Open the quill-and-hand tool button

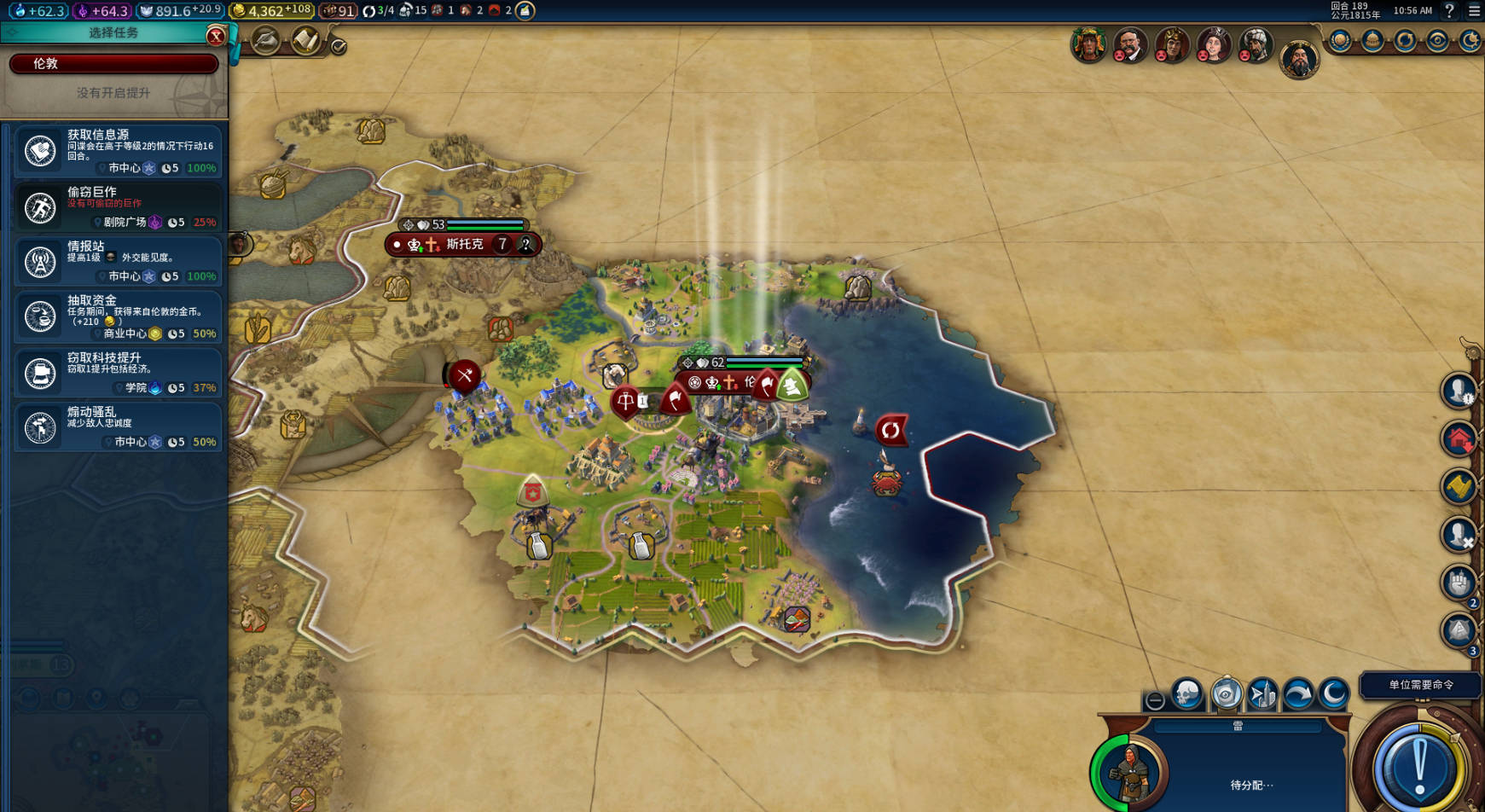point(266,40)
